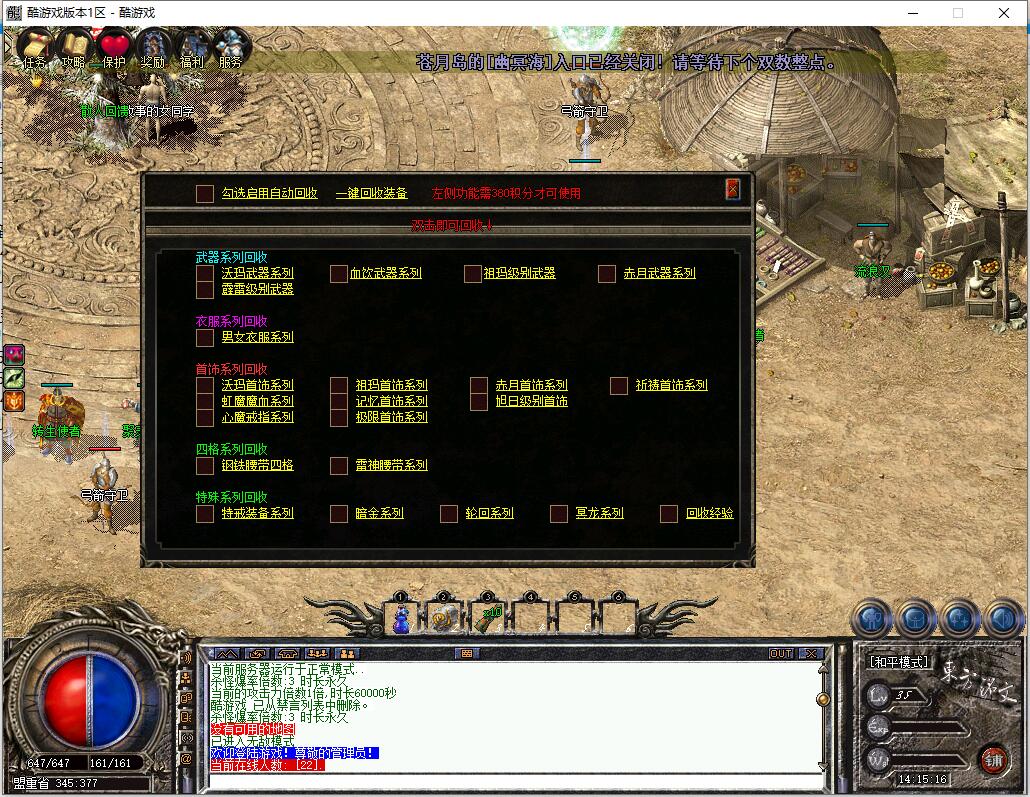The height and width of the screenshot is (797, 1030).
Task: Click the red 铺 shop button
Action: click(992, 758)
